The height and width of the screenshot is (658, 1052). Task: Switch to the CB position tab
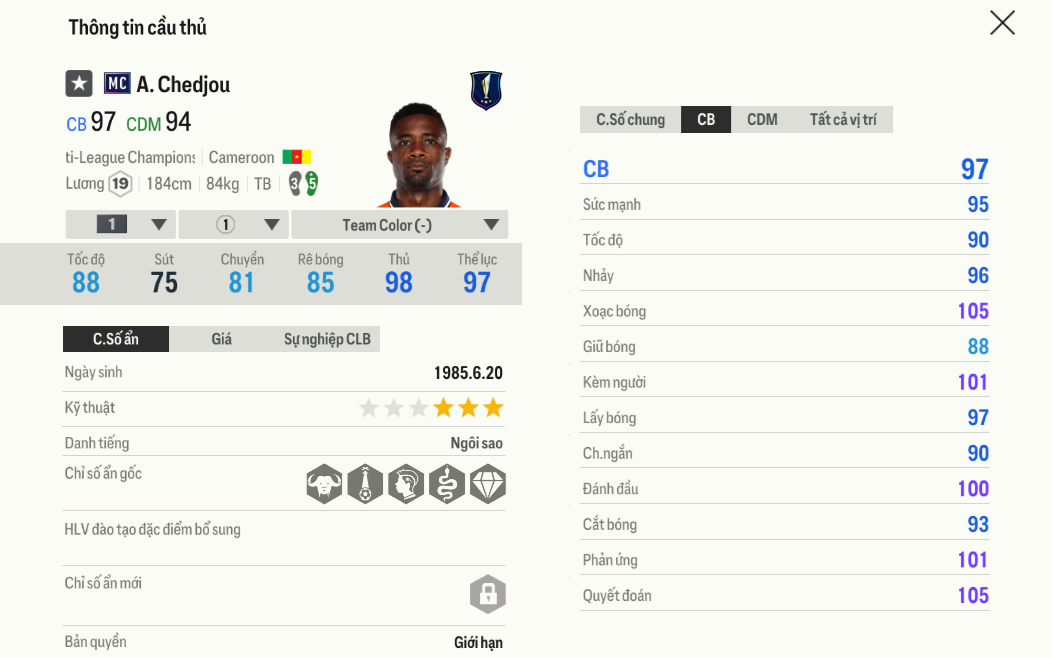(x=706, y=120)
